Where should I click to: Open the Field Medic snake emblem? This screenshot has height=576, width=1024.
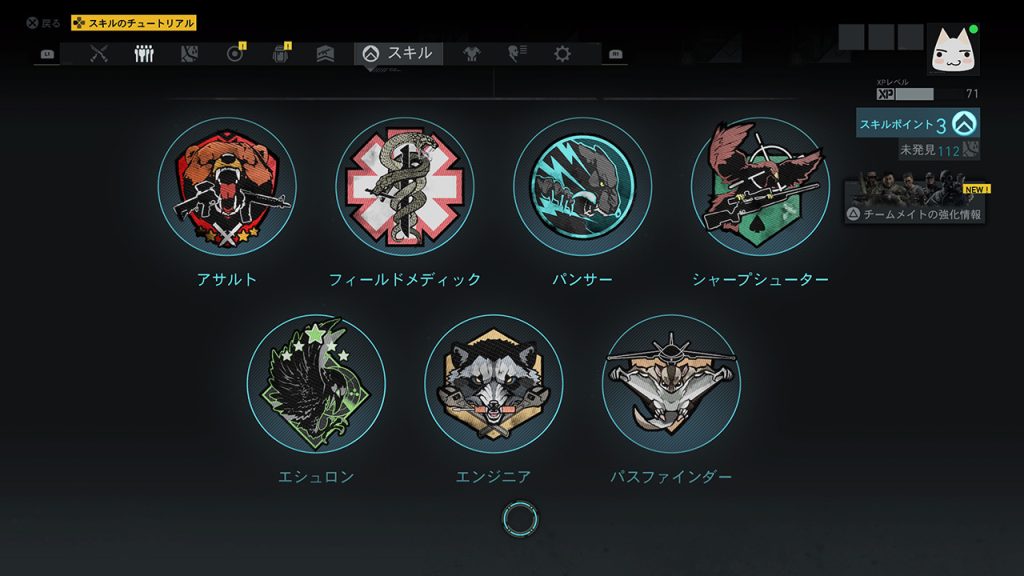point(405,187)
